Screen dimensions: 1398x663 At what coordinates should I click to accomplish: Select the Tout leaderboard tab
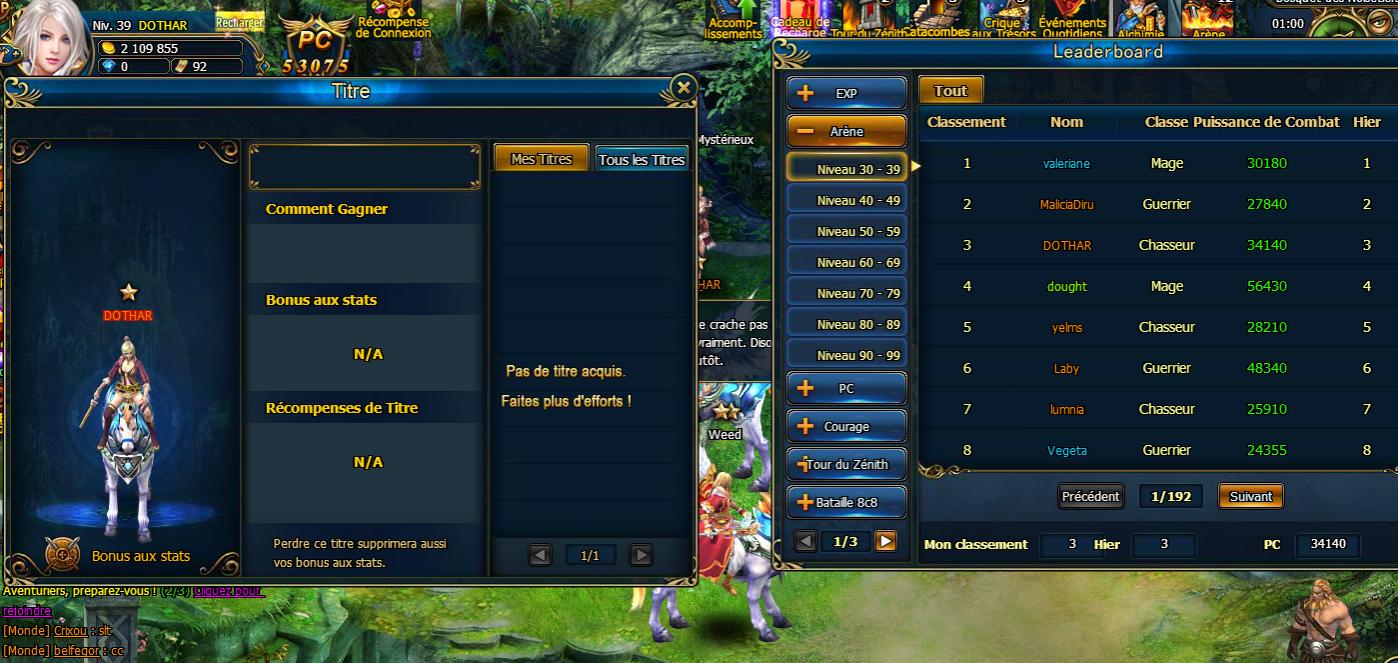(x=950, y=90)
